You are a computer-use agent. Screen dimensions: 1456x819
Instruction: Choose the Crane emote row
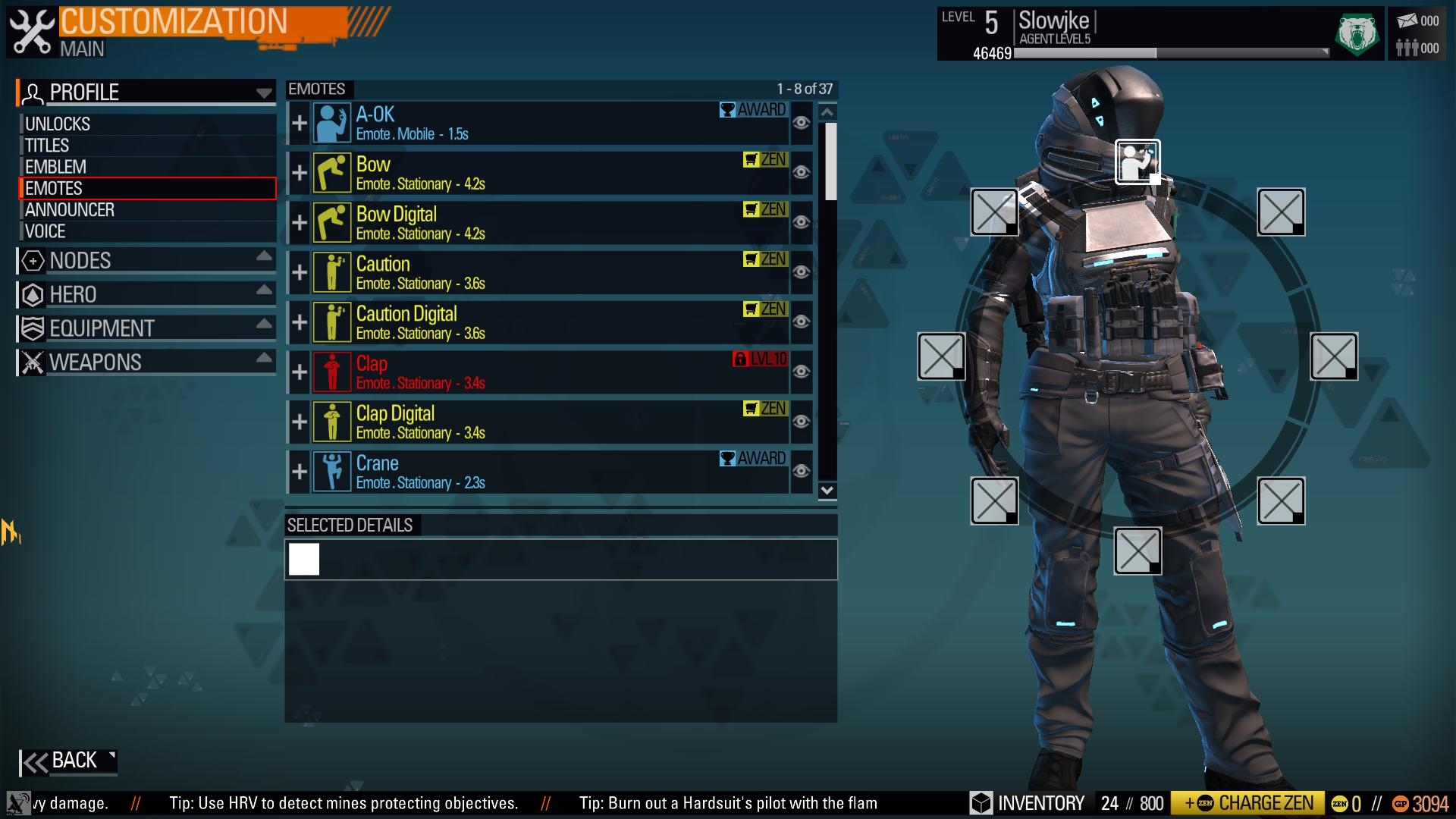[x=531, y=472]
